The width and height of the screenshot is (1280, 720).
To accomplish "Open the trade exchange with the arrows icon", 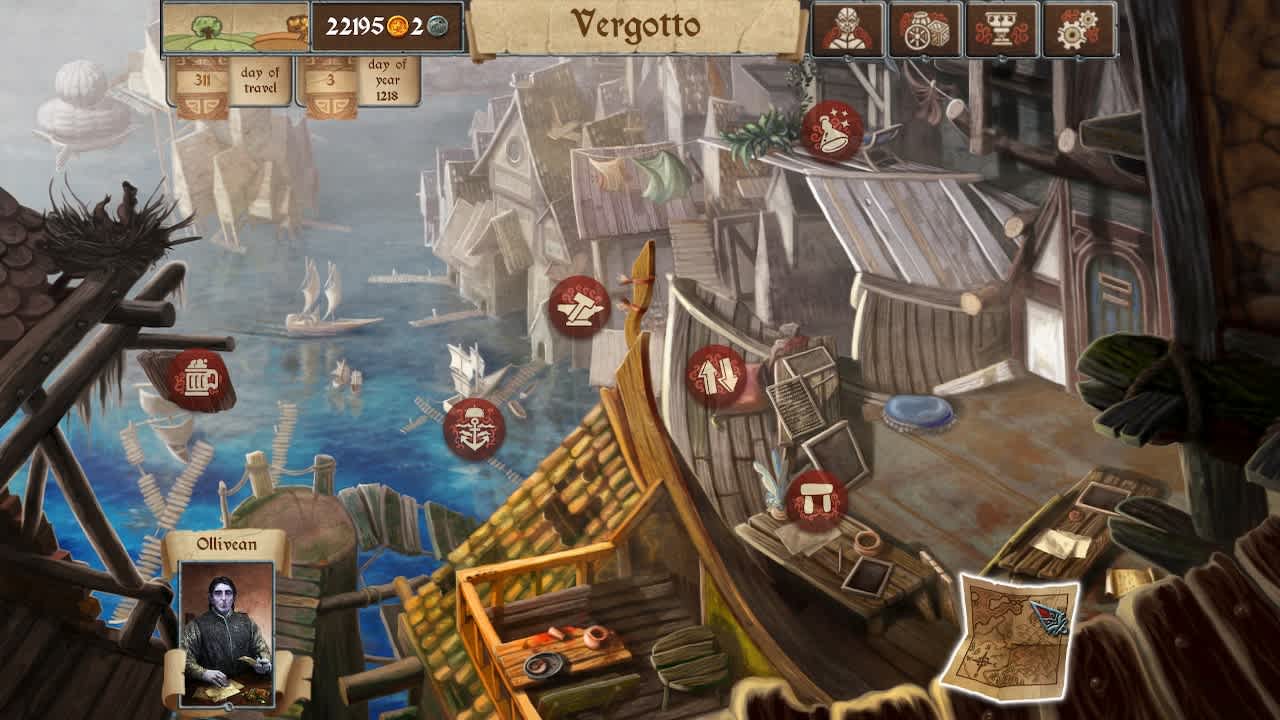I will click(x=717, y=378).
